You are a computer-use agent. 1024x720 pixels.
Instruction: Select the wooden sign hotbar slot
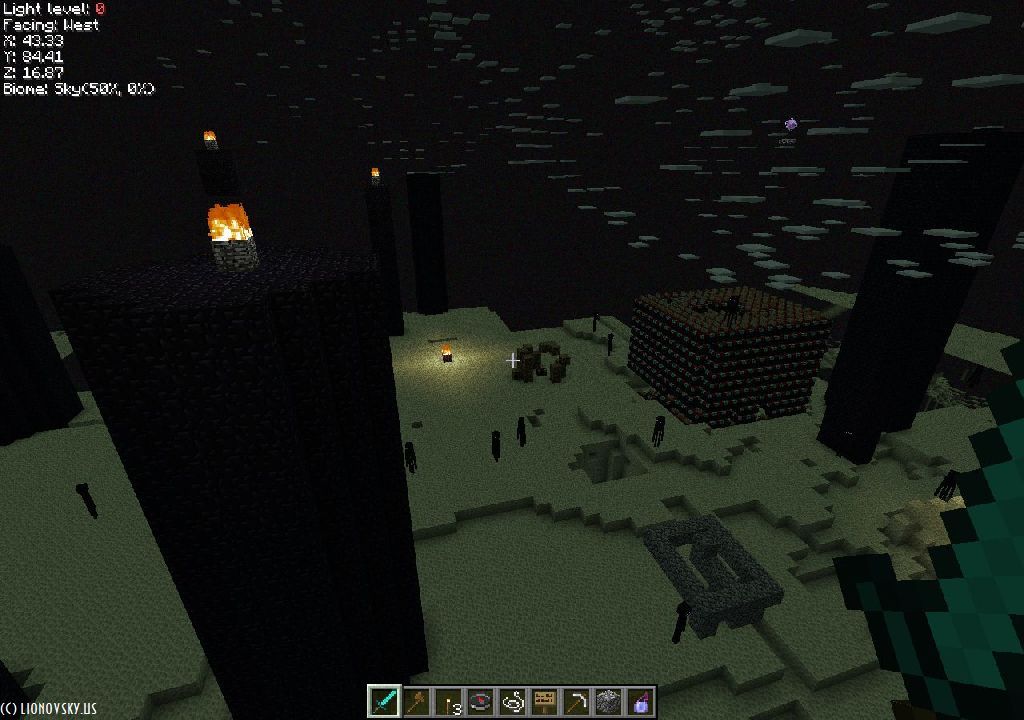pos(544,701)
